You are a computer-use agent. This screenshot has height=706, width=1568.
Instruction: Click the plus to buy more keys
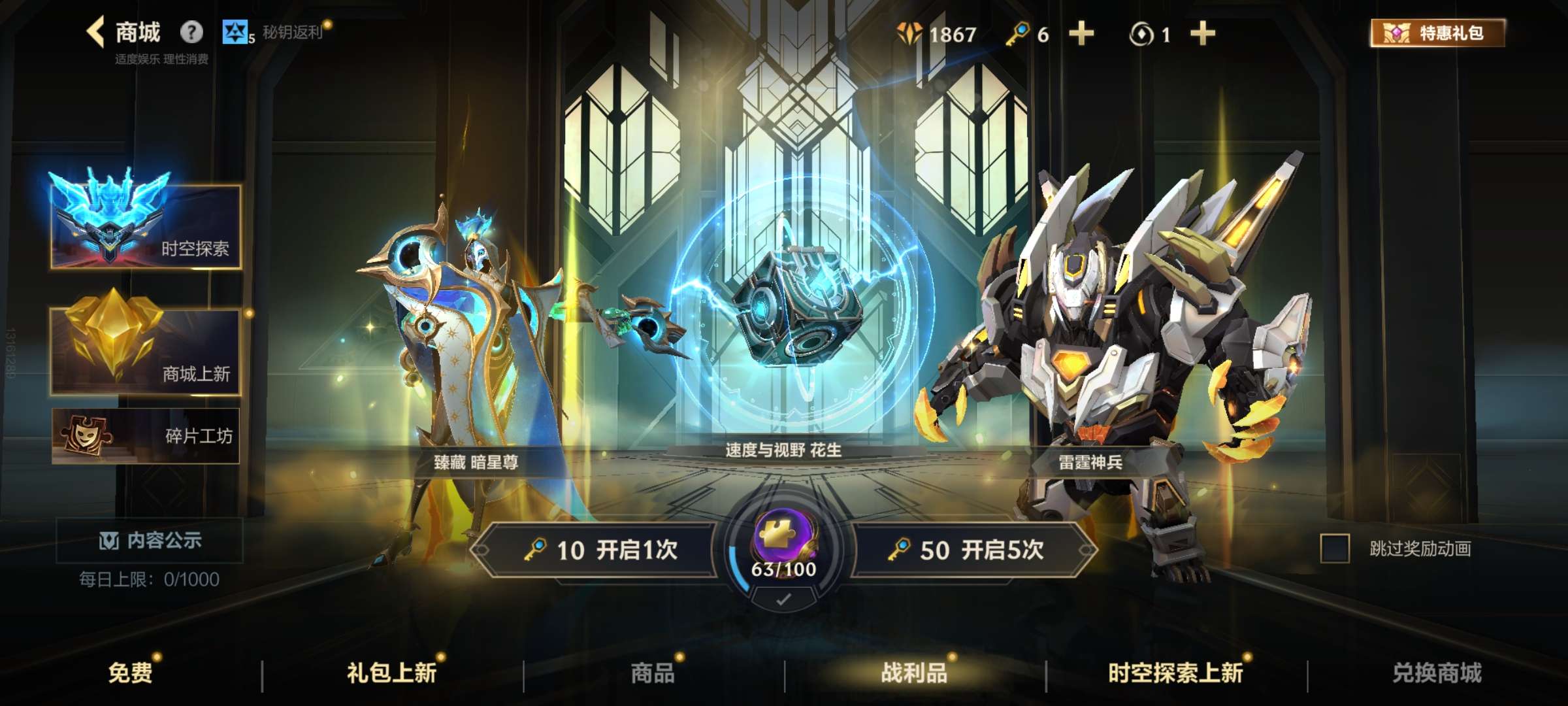point(1081,35)
